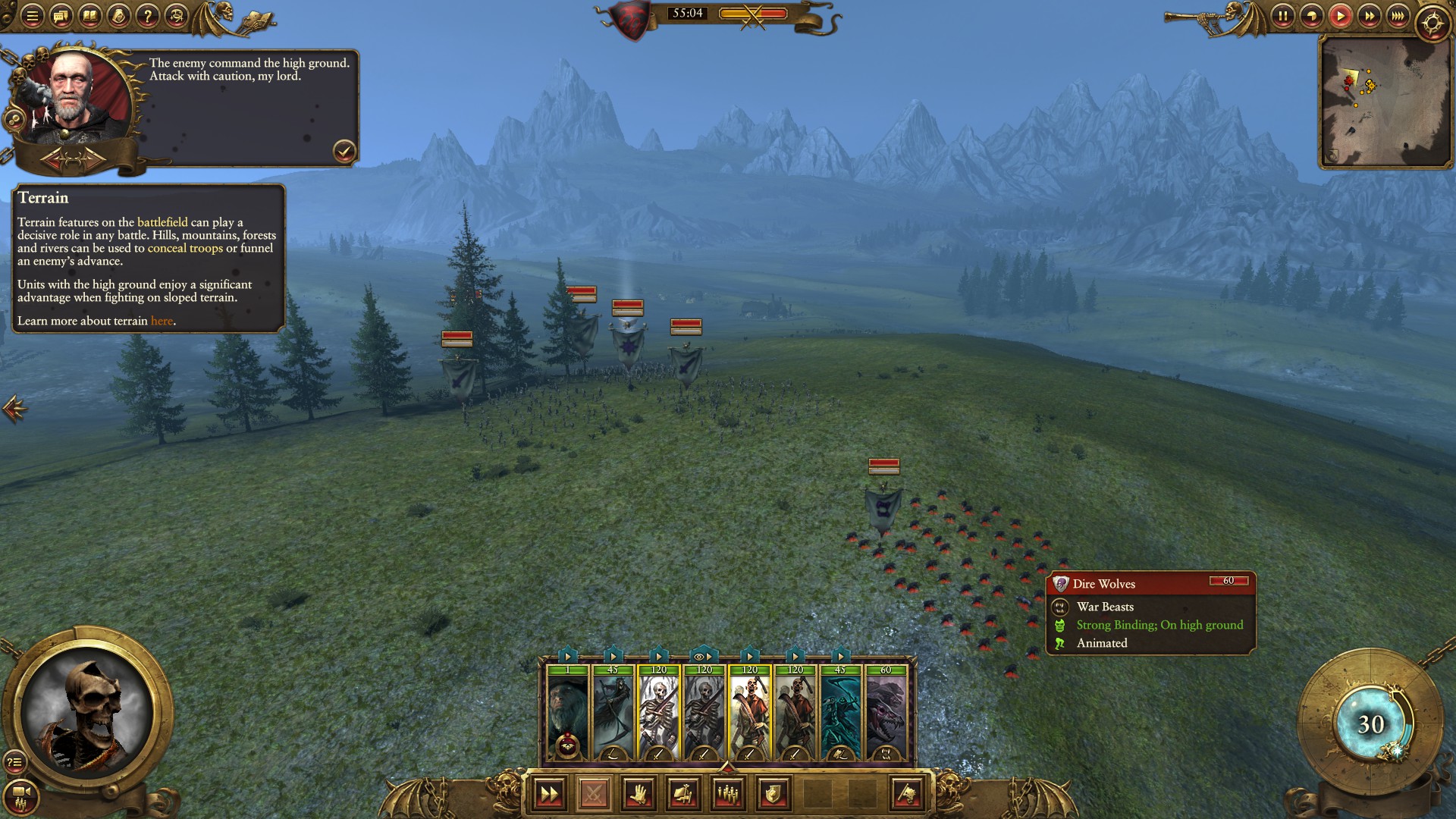Set battle speed to fastest
This screenshot has width=1456, height=819.
1398,16
